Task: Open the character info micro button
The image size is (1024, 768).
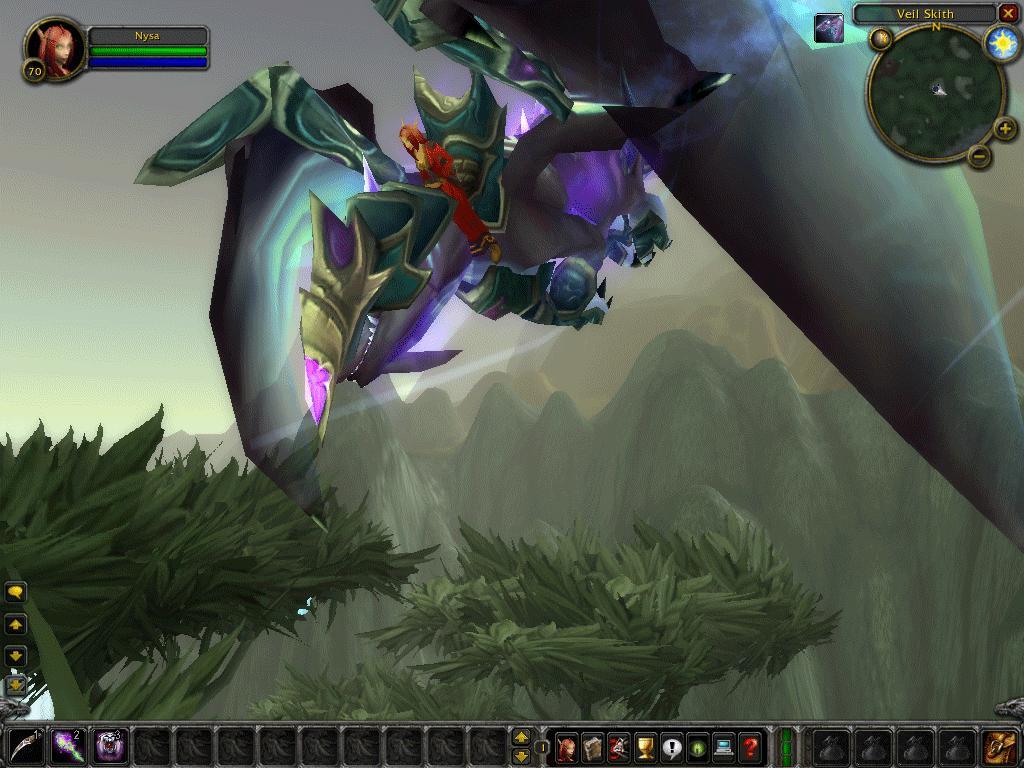Action: (567, 746)
